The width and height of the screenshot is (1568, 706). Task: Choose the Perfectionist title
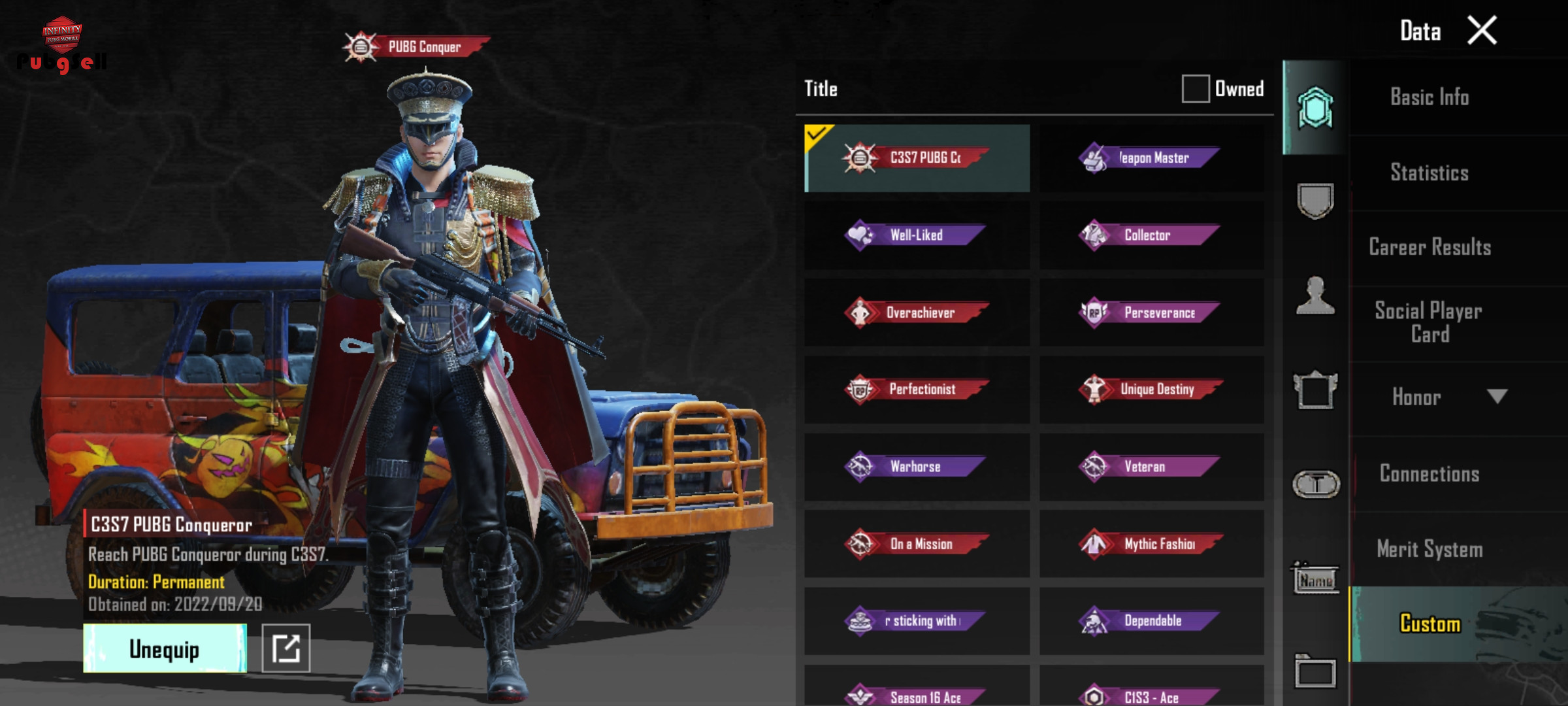coord(917,390)
